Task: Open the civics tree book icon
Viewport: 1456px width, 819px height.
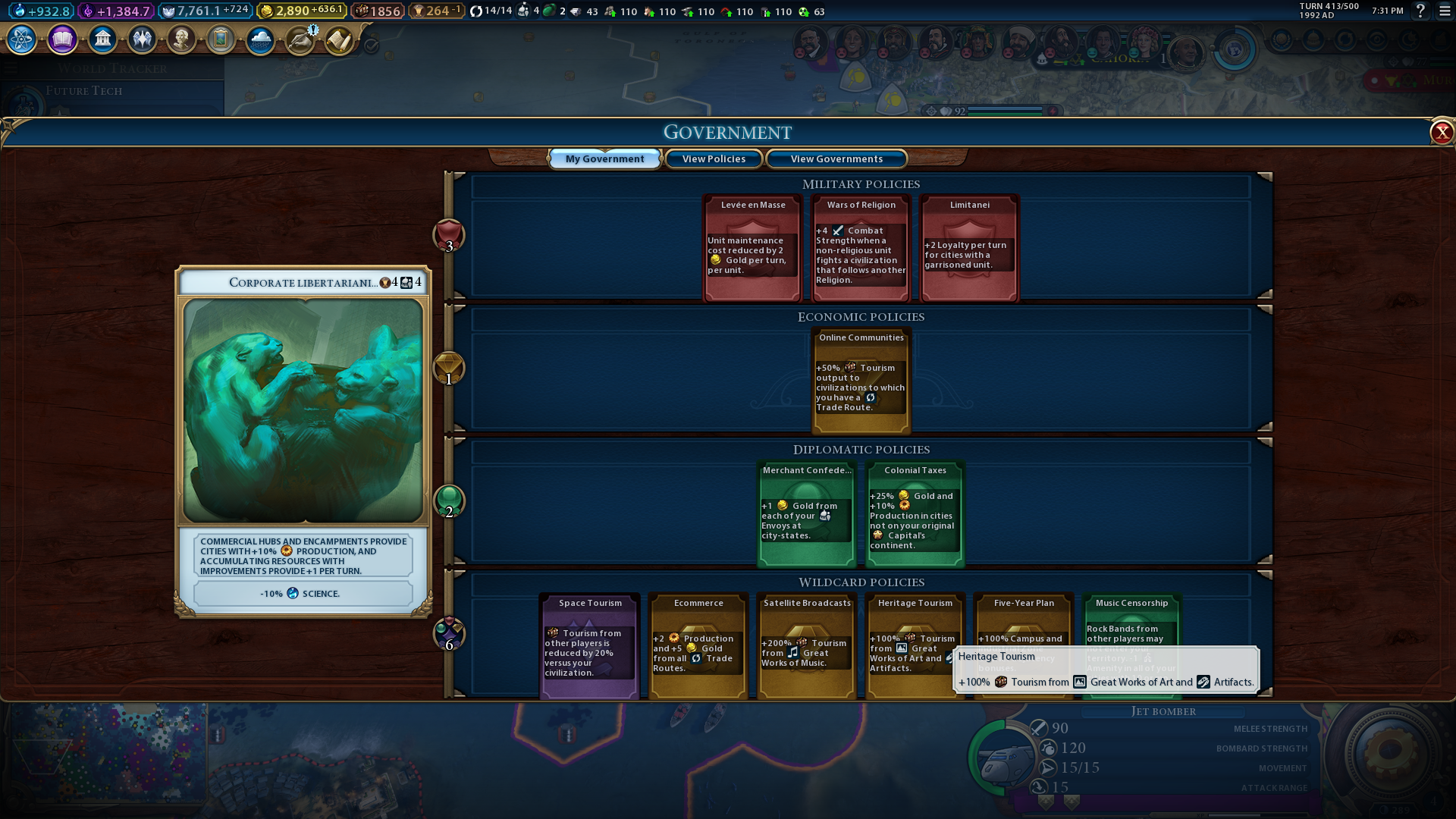Action: click(x=62, y=39)
